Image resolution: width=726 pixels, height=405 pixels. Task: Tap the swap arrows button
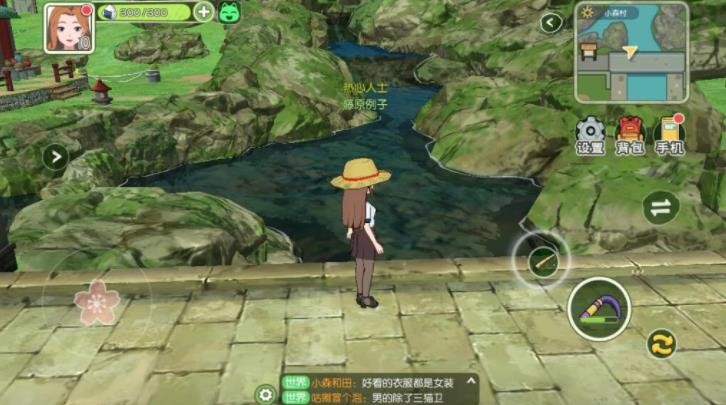click(660, 207)
